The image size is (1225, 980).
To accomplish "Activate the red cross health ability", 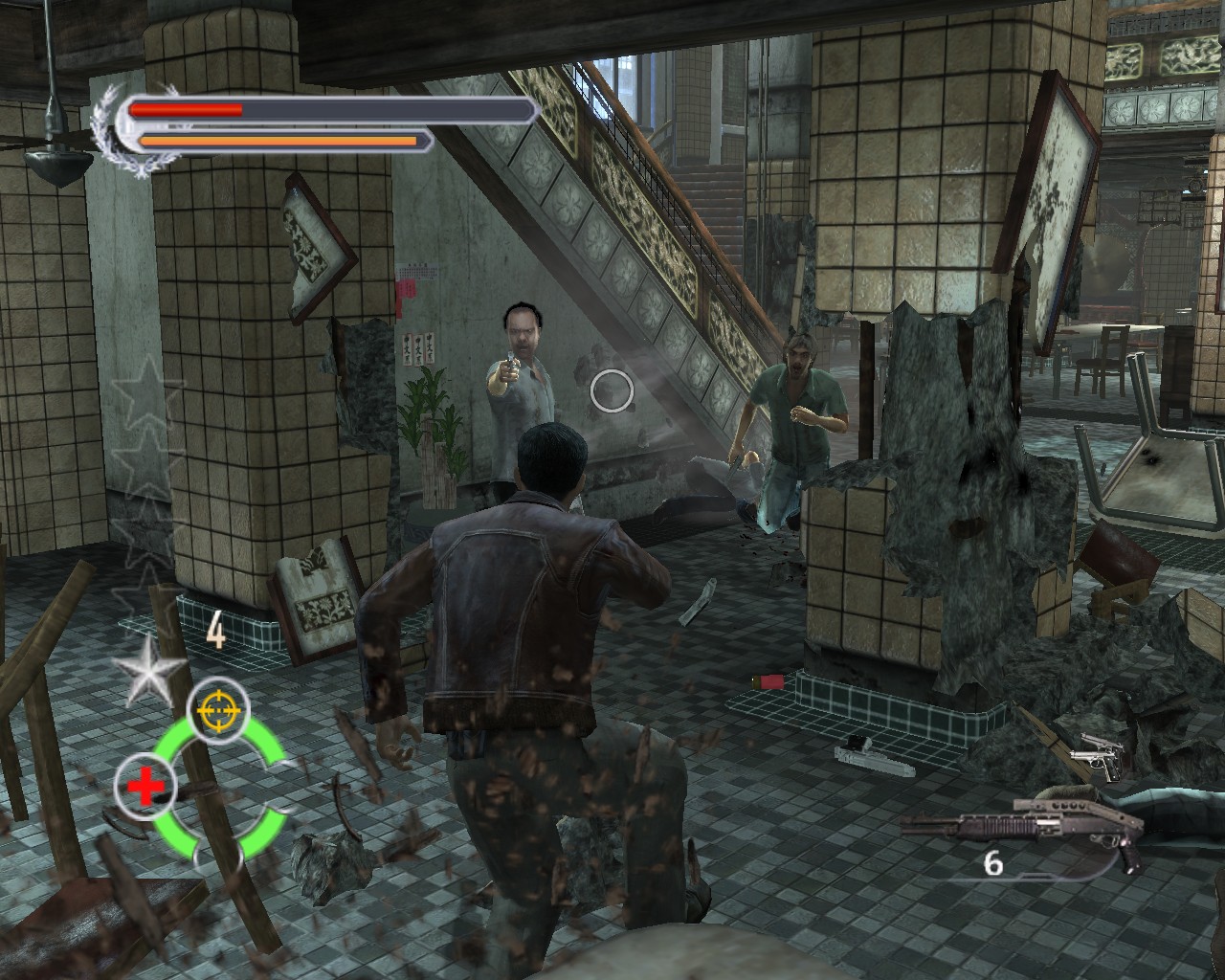I will point(145,787).
